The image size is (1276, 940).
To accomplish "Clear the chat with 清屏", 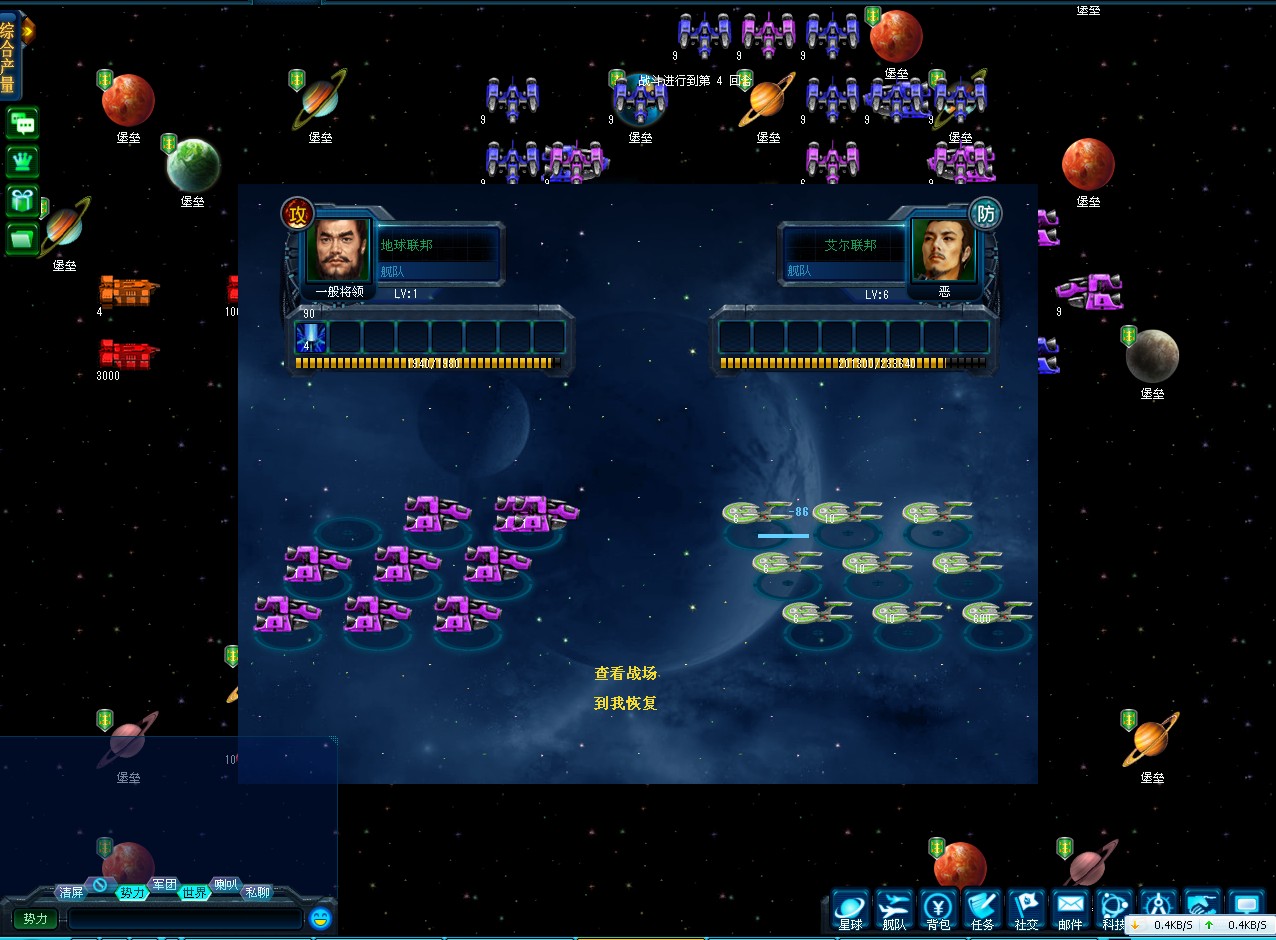I will [x=71, y=892].
